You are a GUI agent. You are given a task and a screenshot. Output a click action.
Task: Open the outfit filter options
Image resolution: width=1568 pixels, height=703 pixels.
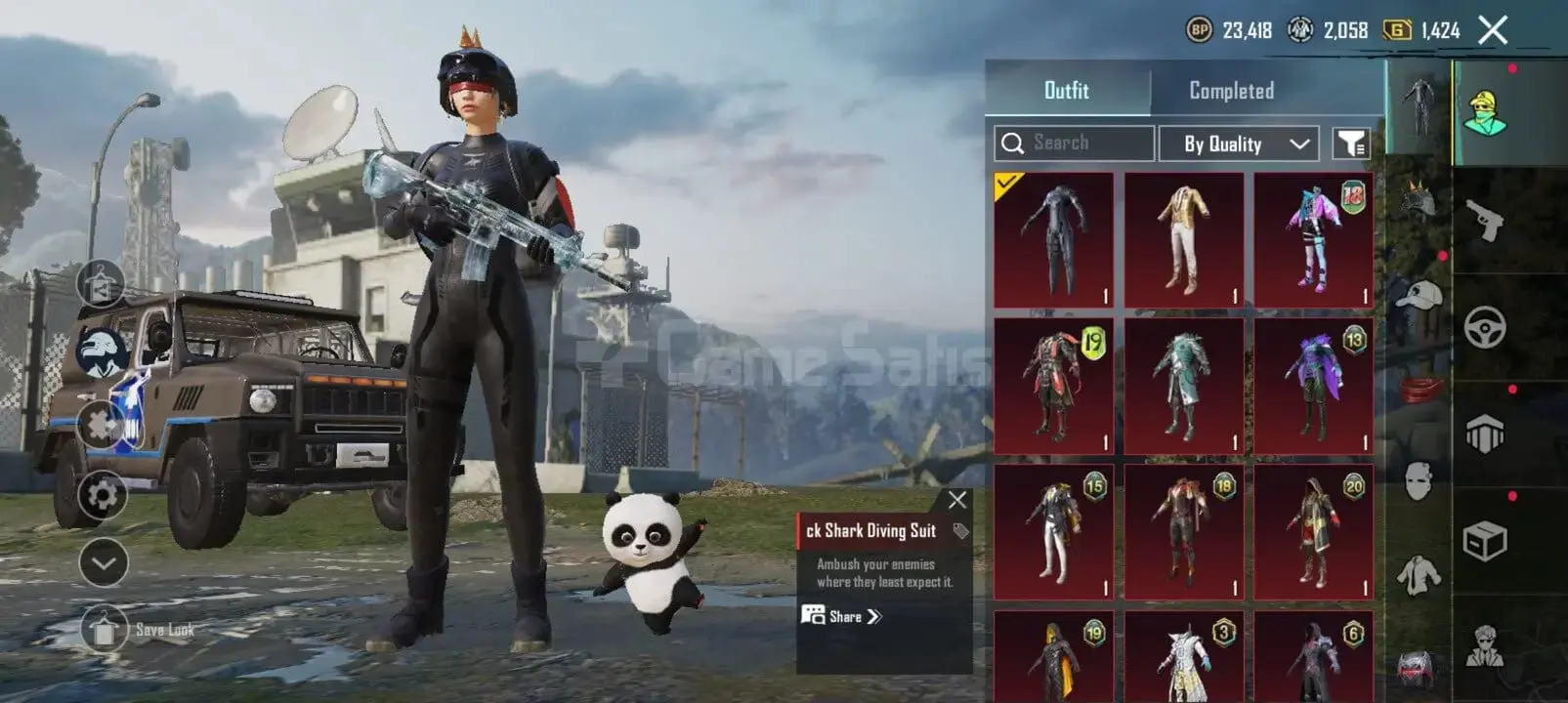pyautogui.click(x=1351, y=144)
